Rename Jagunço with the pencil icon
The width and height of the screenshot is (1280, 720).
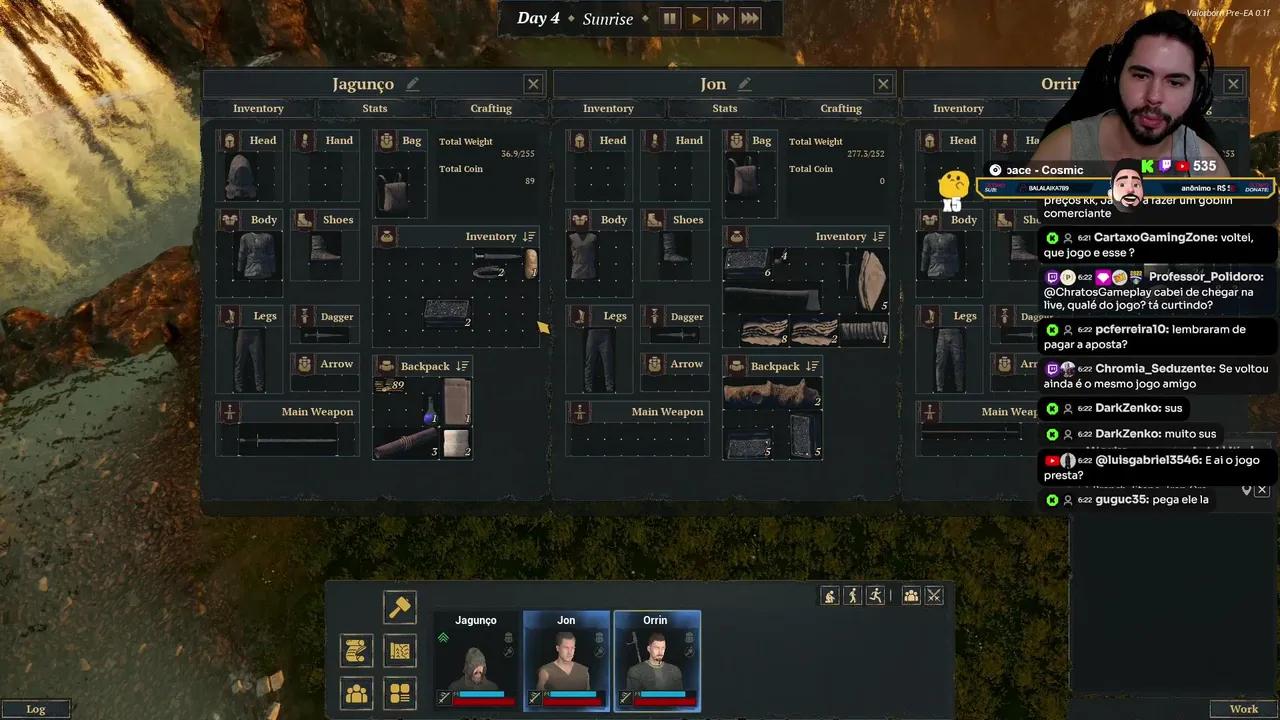coord(413,84)
